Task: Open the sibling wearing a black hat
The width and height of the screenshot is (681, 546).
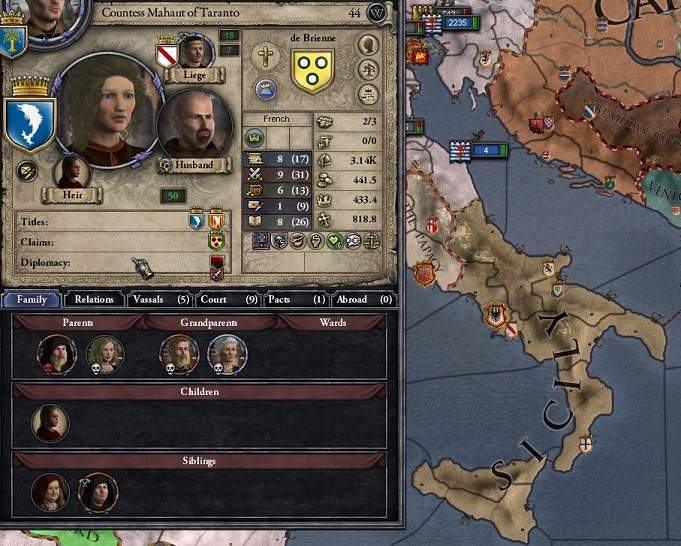Action: 98,492
